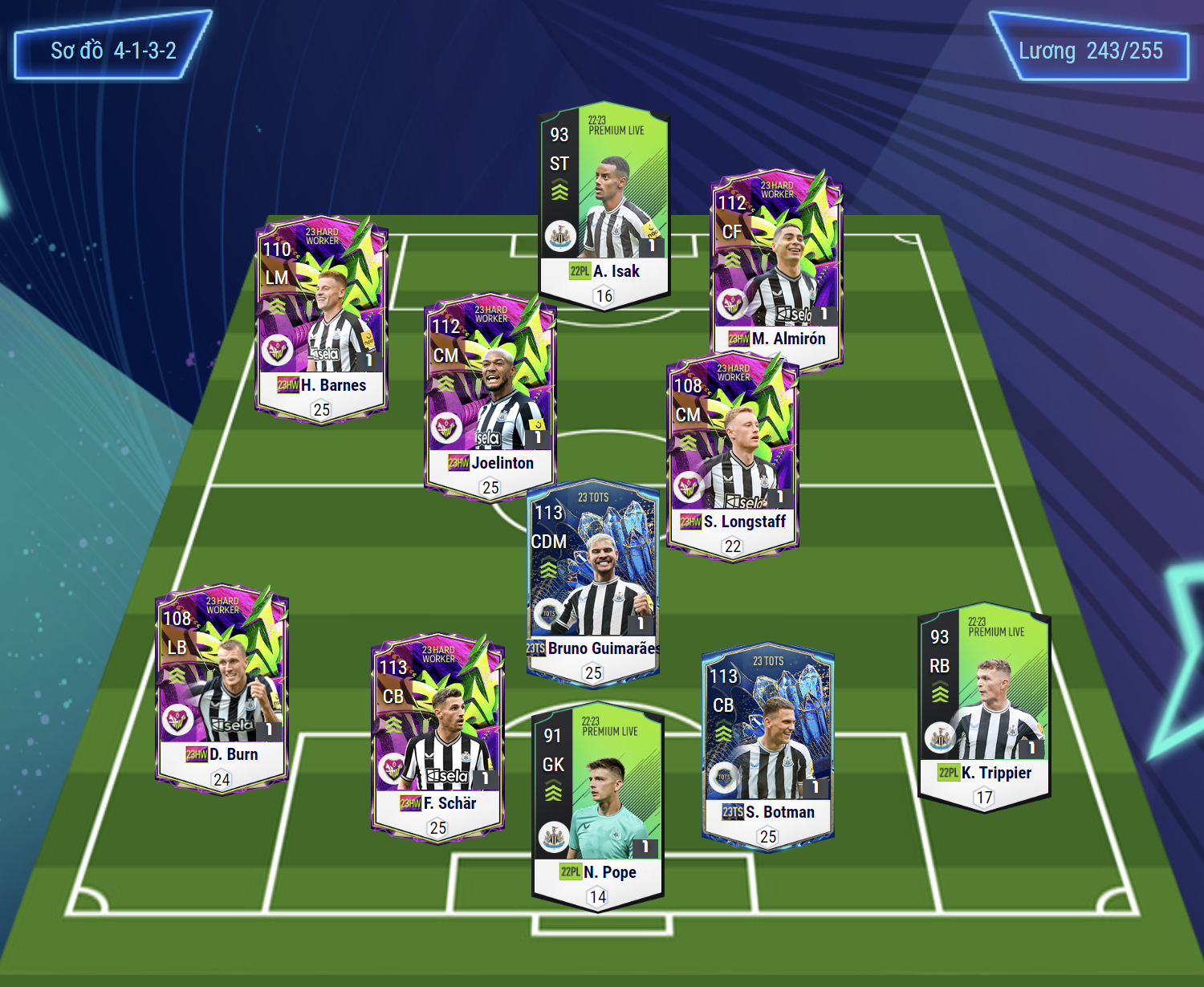This screenshot has width=1204, height=987.
Task: Select K. Trippier's RB card
Action: click(984, 706)
